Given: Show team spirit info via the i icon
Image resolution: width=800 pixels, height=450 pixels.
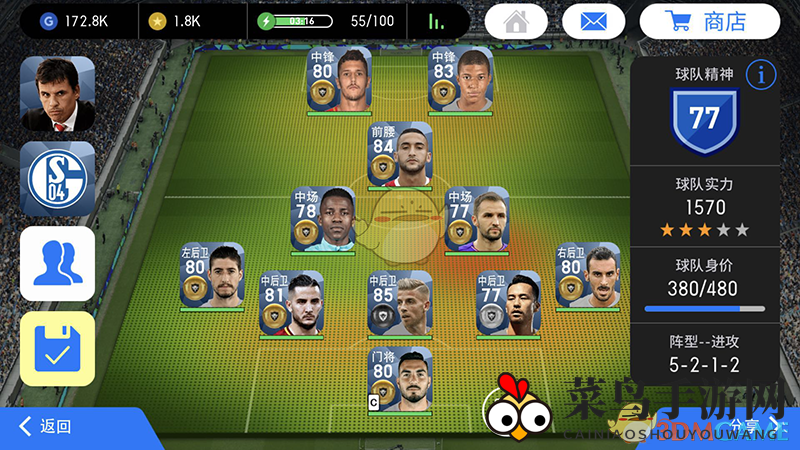Looking at the screenshot, I should (762, 74).
